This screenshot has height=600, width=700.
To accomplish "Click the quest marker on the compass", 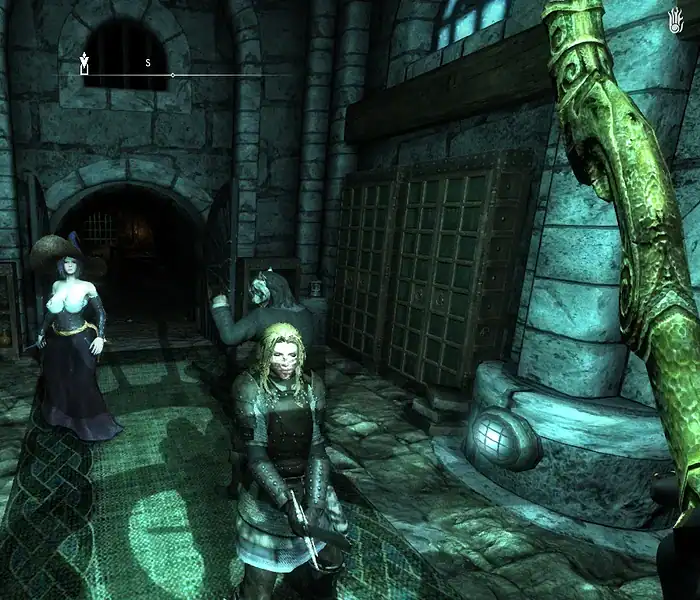I will coord(85,65).
